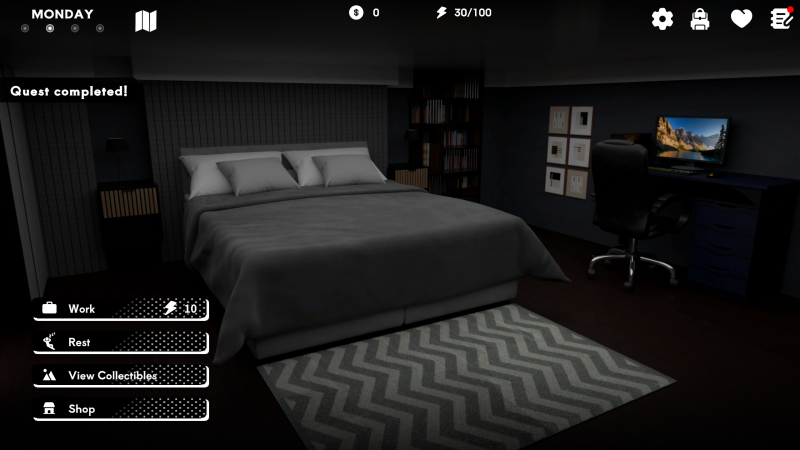Open the quest log notepad icon
The height and width of the screenshot is (450, 800).
[781, 19]
